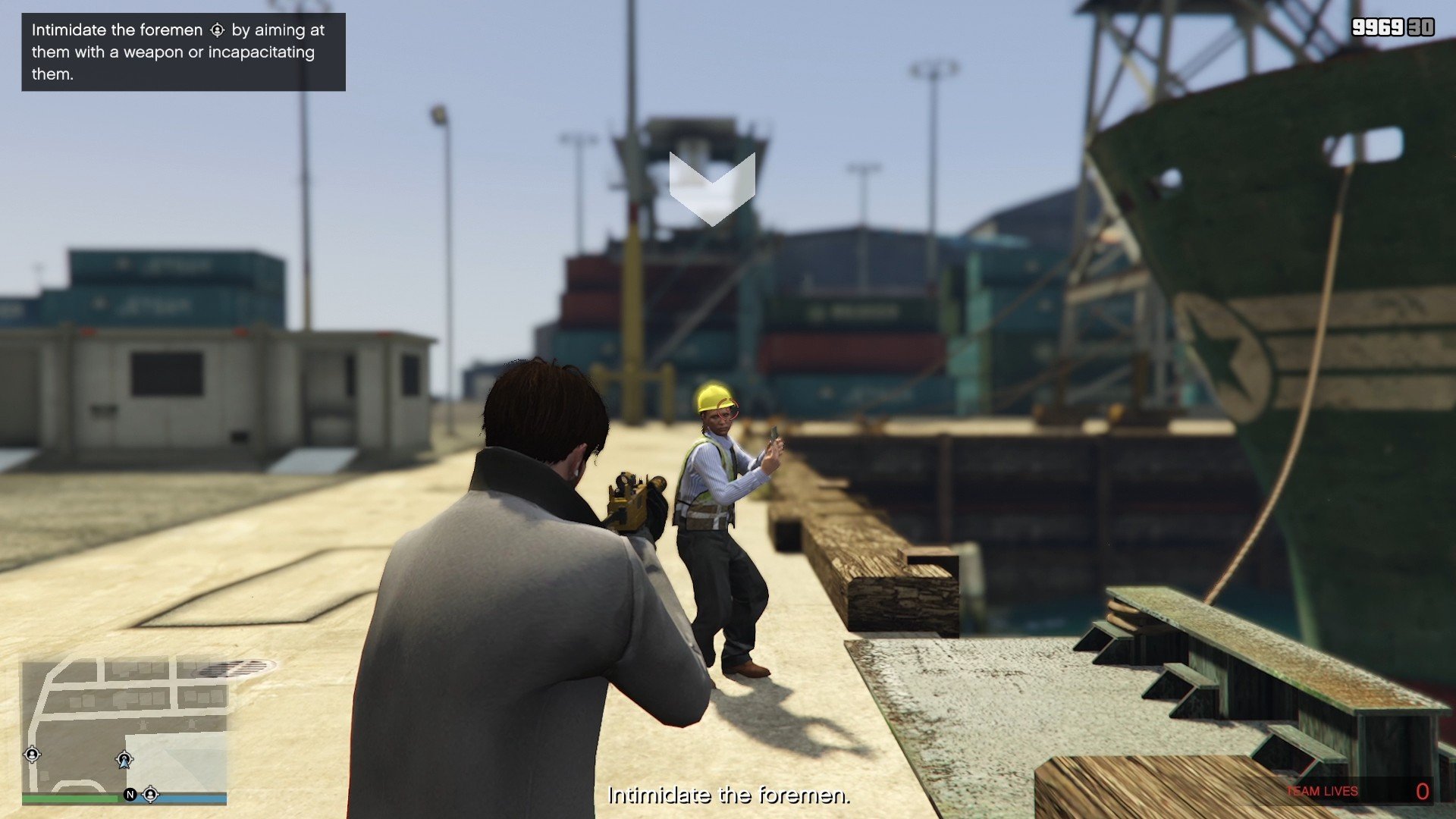Screen dimensions: 1456x819
Task: Click the leftmost foreman blip on the minimap
Action: pos(33,755)
